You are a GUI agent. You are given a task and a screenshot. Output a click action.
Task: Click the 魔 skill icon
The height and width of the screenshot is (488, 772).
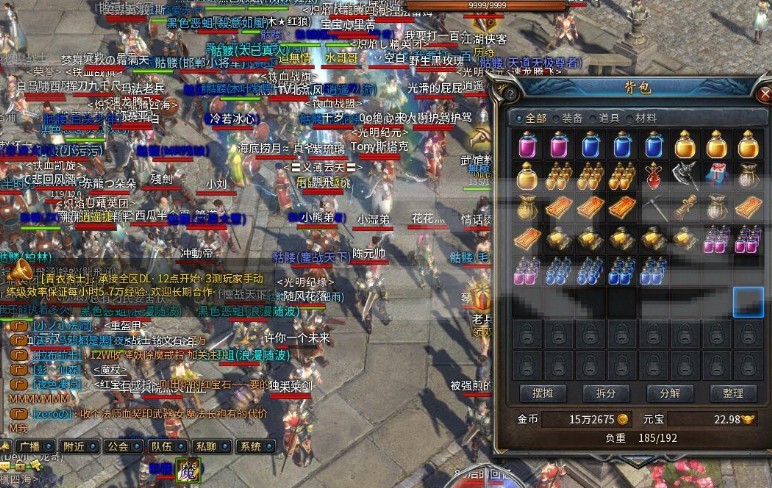coord(186,469)
